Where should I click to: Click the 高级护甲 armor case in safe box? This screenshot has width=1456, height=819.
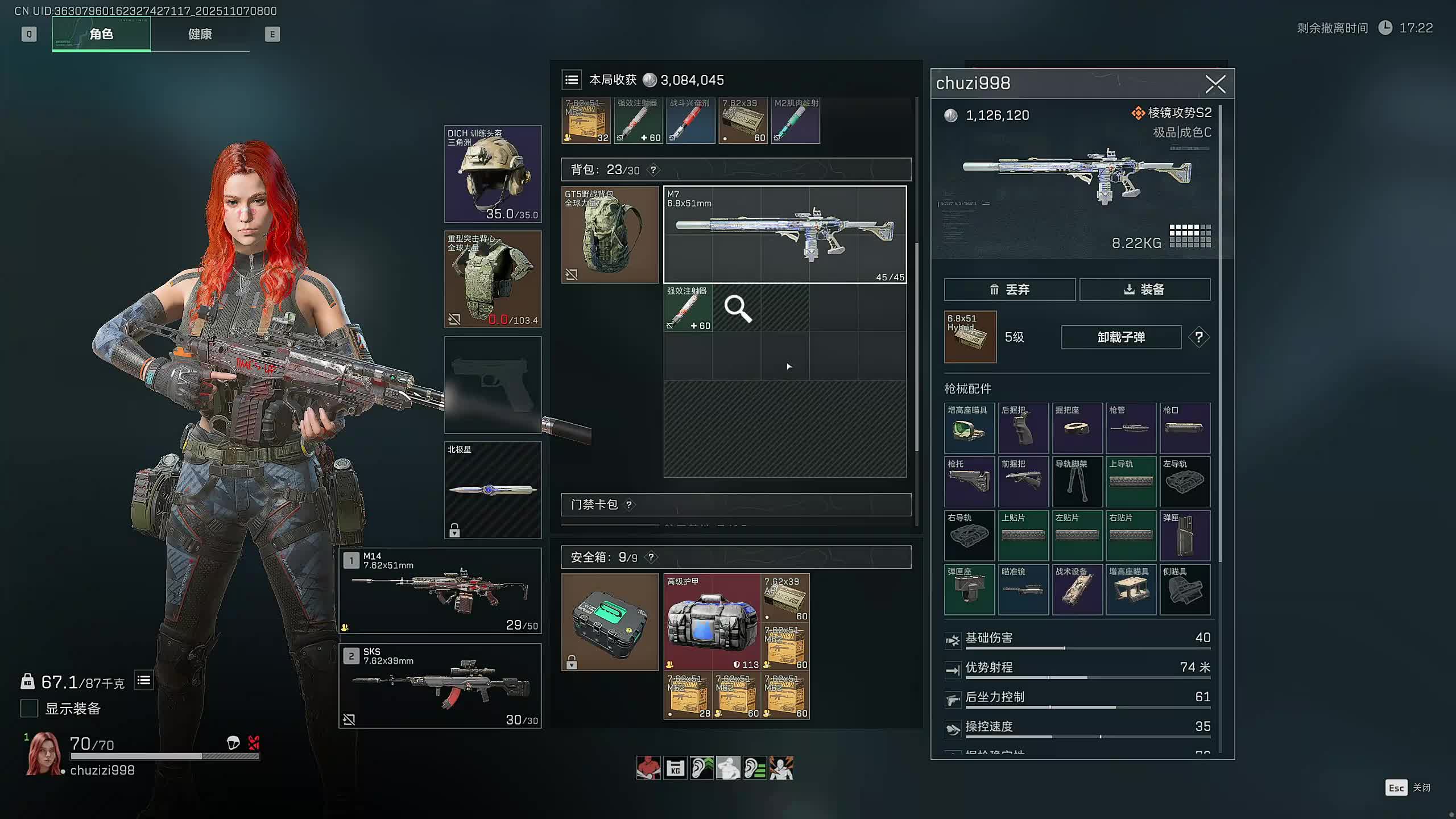click(712, 622)
